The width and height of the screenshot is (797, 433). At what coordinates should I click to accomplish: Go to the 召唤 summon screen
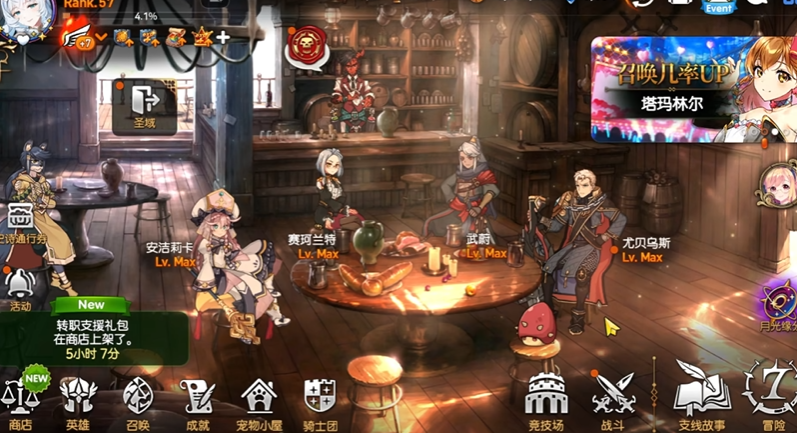139,400
